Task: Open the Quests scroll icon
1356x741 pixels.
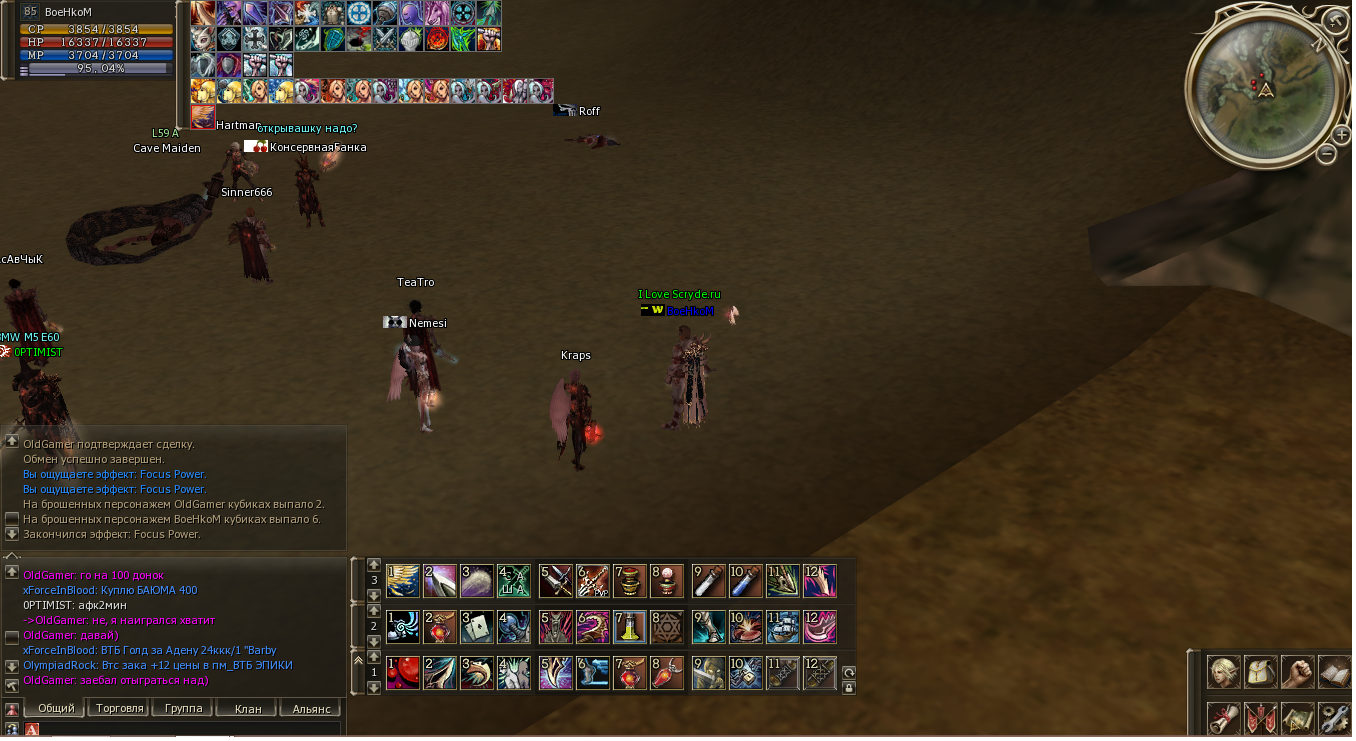Action: tap(1223, 718)
